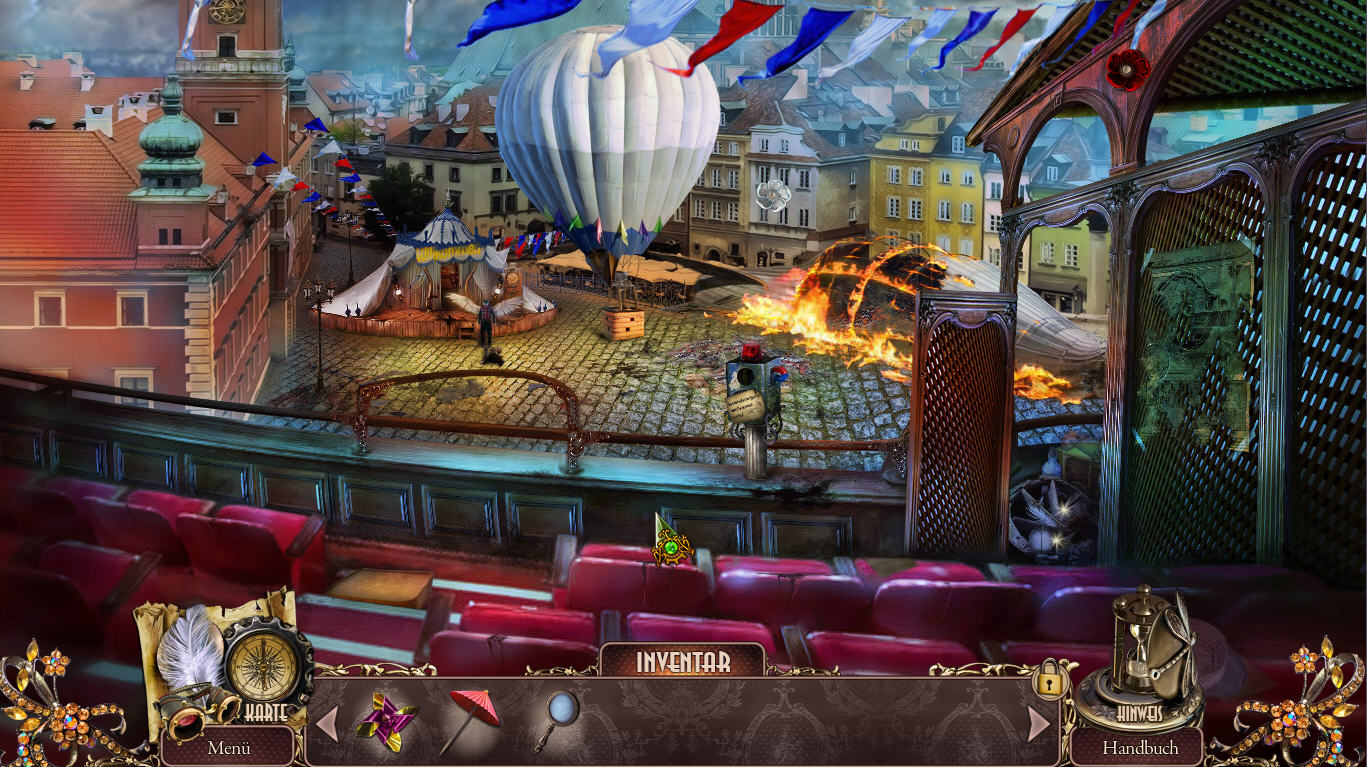Open the Handbuch guide
Viewport: 1367px width, 767px height.
[x=1140, y=747]
